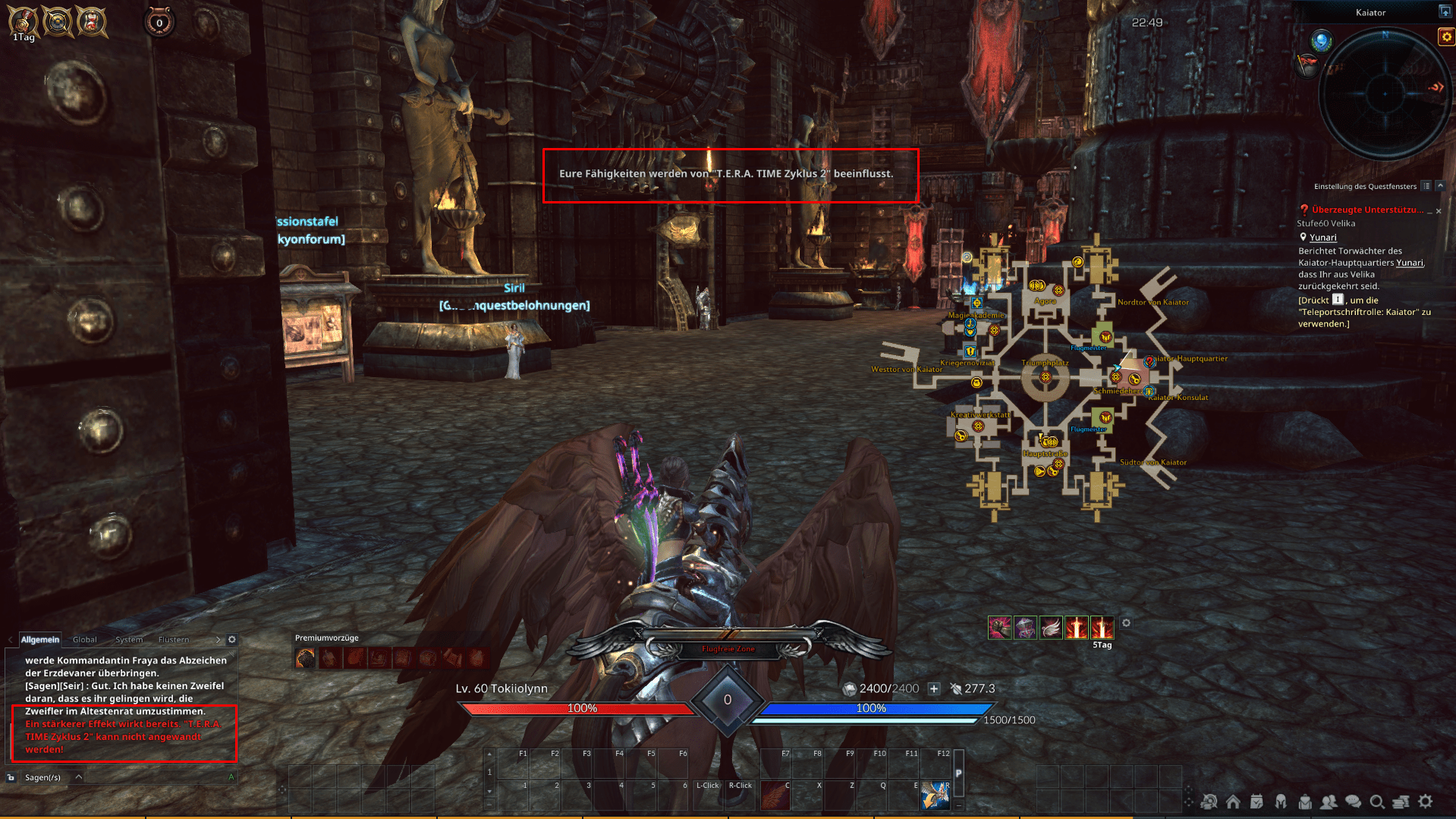
Task: Open the quest window list settings button
Action: 1426,186
